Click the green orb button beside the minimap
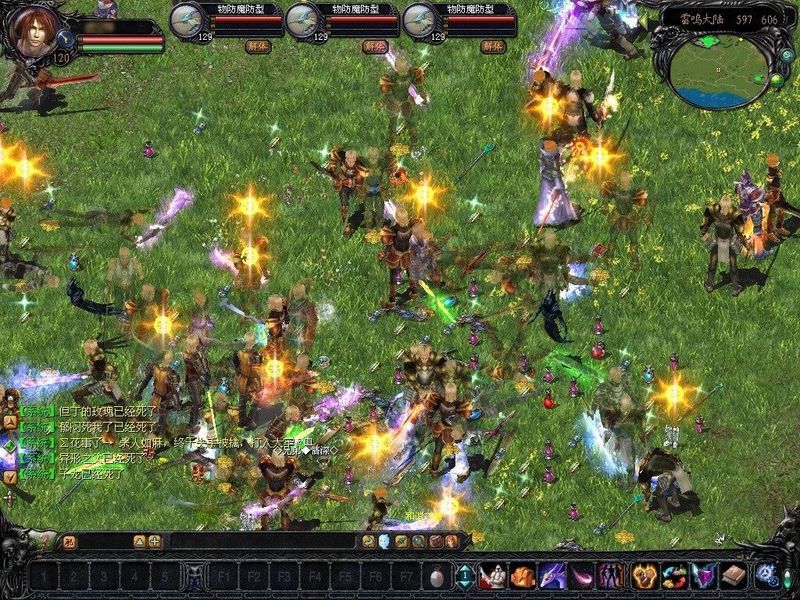This screenshot has height=600, width=800. (x=775, y=78)
